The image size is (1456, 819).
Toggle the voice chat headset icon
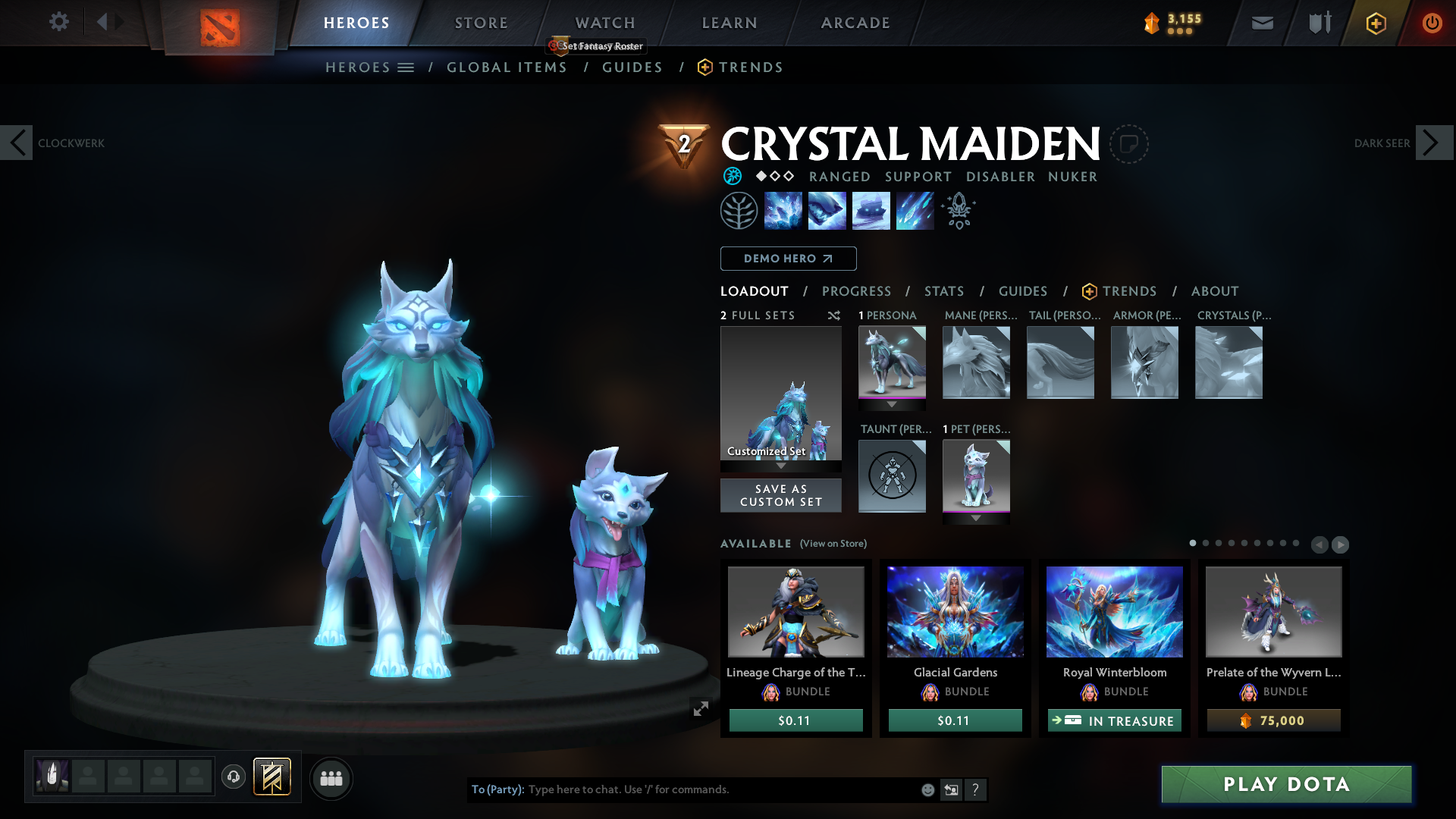click(234, 778)
